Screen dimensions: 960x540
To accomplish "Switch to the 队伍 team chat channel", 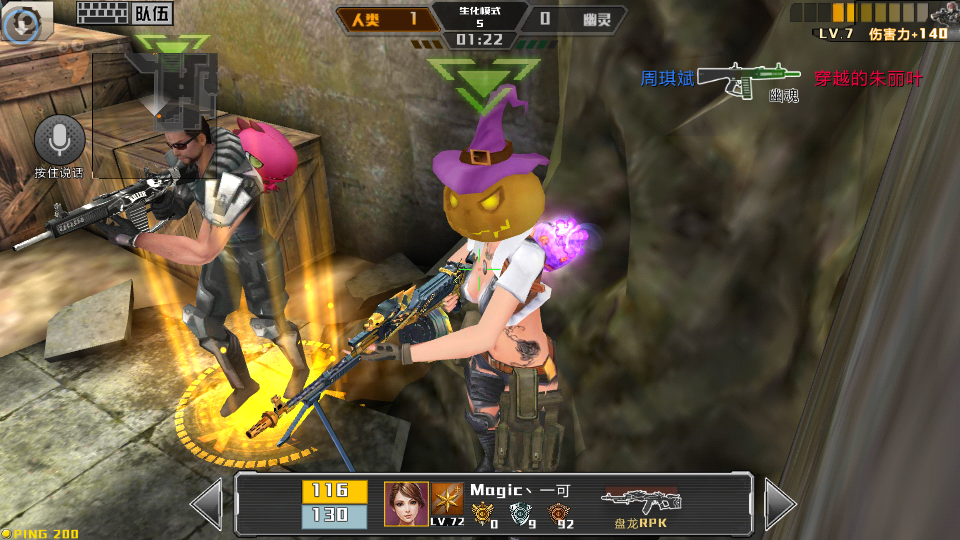I will pyautogui.click(x=152, y=13).
